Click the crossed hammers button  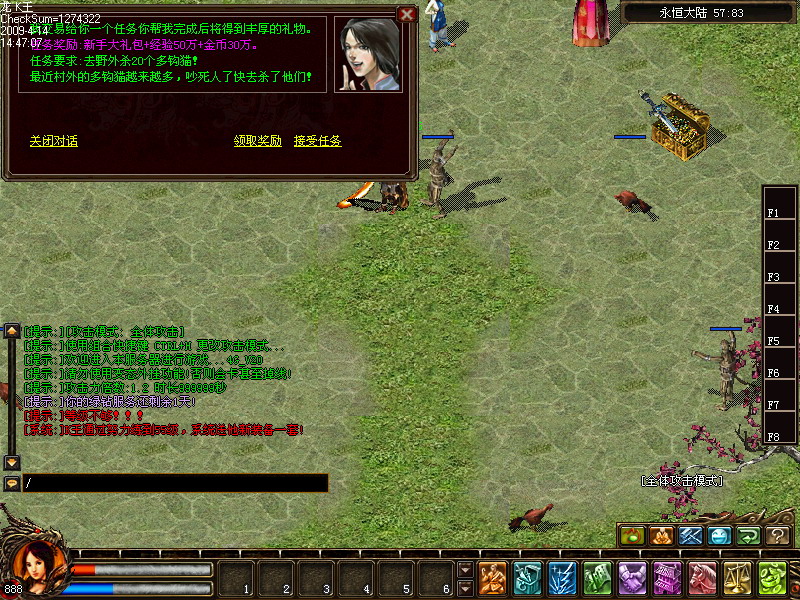click(691, 536)
